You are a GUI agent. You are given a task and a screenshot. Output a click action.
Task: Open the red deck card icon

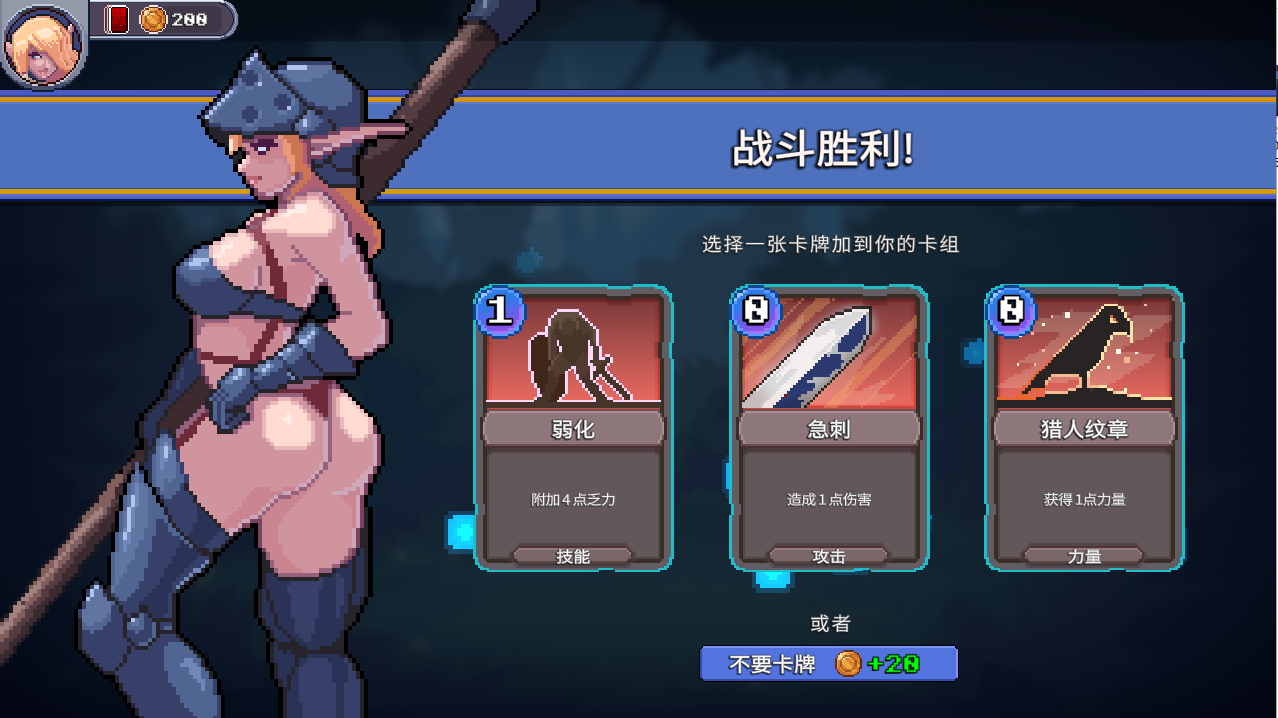click(118, 19)
